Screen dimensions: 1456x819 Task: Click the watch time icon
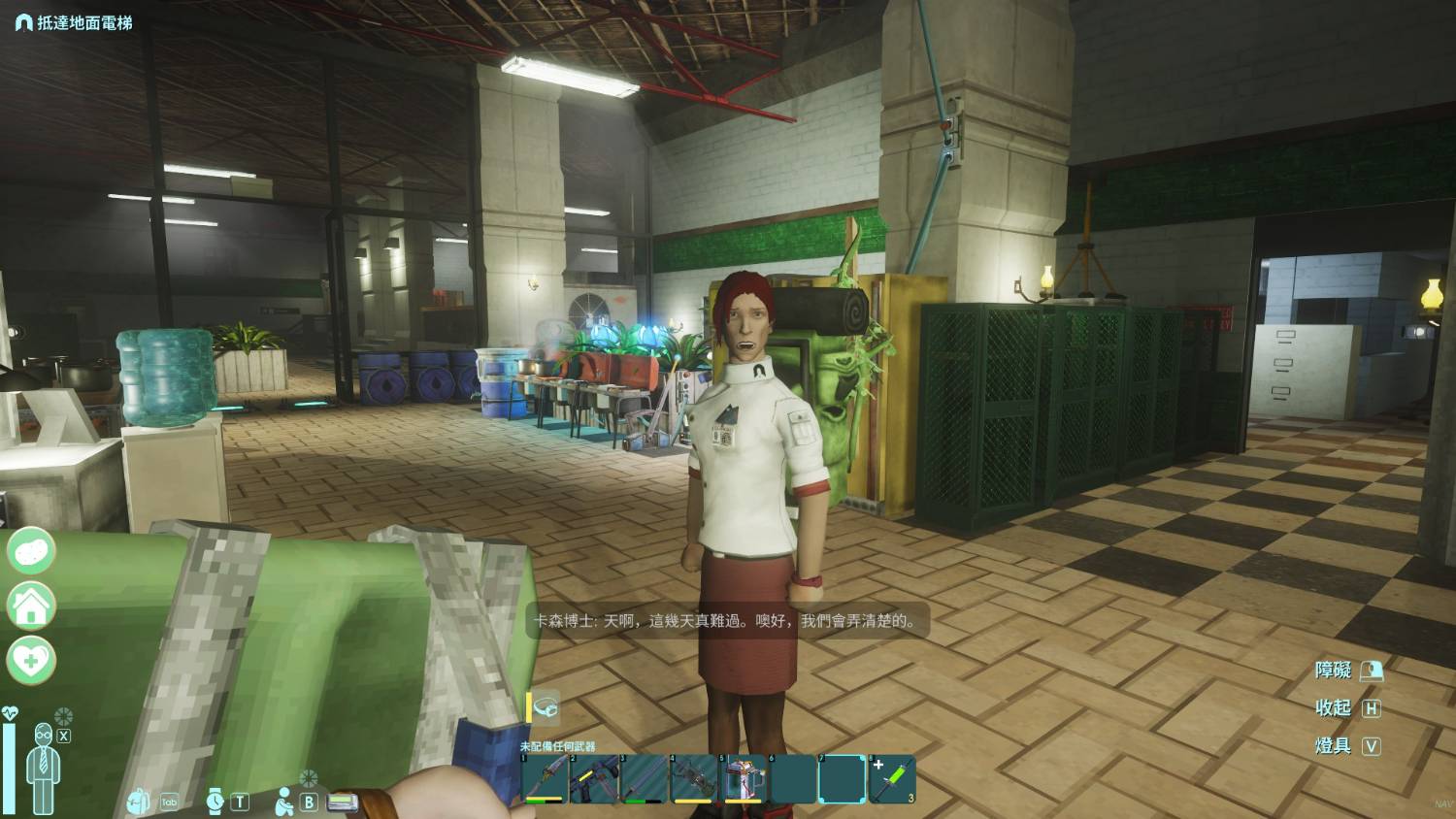(x=215, y=801)
